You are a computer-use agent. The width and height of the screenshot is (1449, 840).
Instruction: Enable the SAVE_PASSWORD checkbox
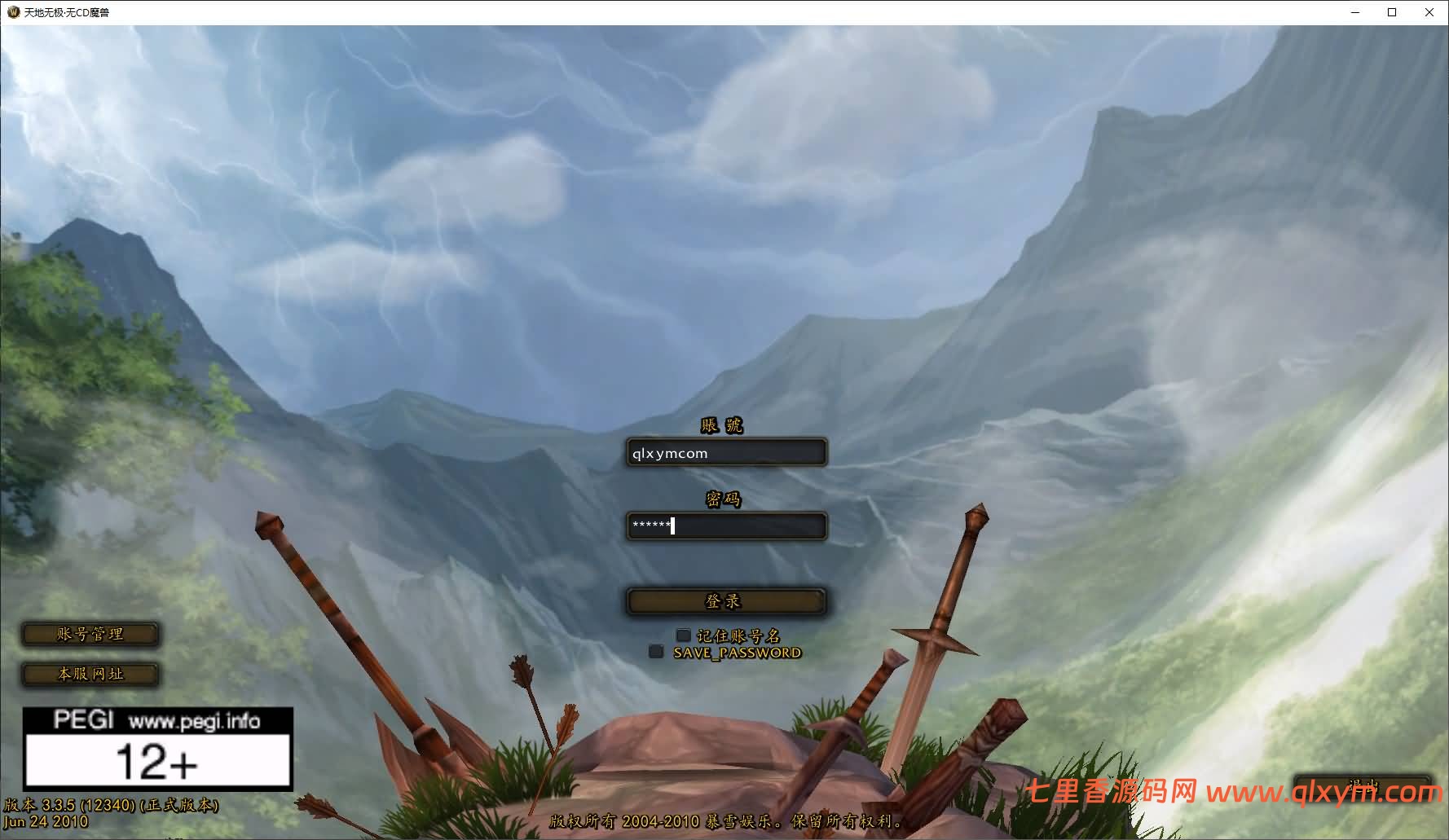coord(656,652)
